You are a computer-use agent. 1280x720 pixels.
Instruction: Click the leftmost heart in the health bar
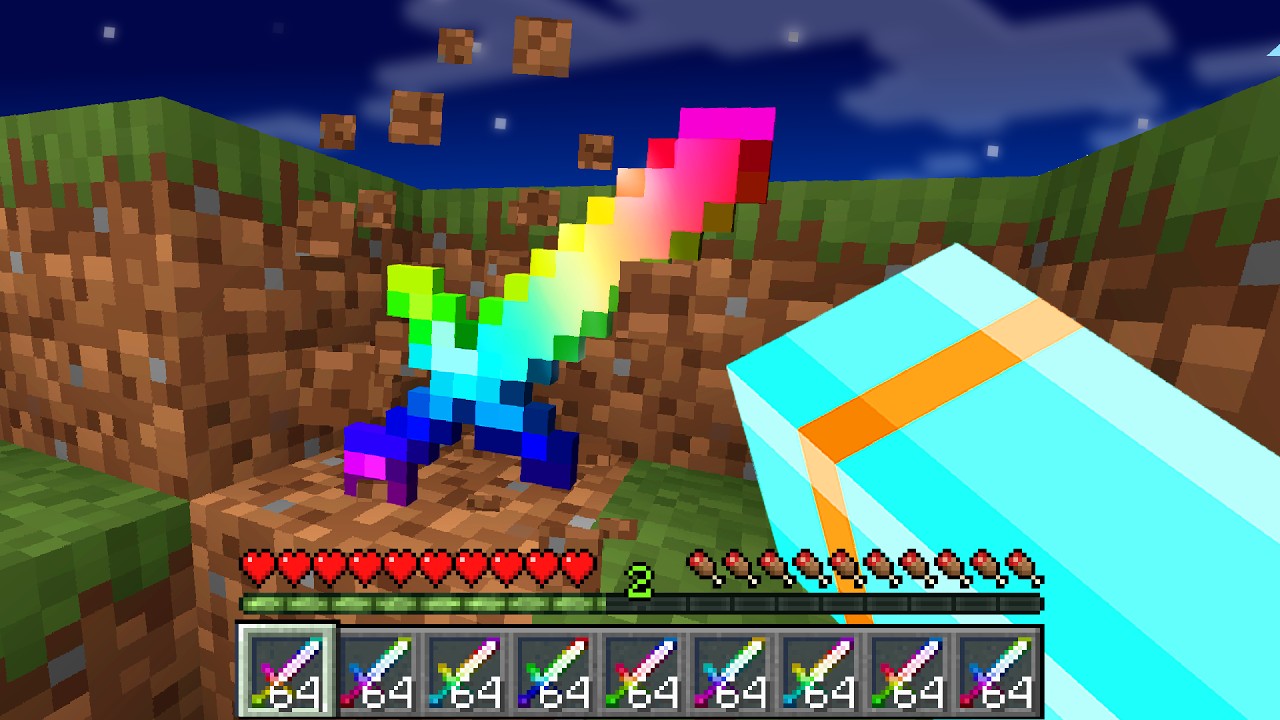tap(258, 566)
